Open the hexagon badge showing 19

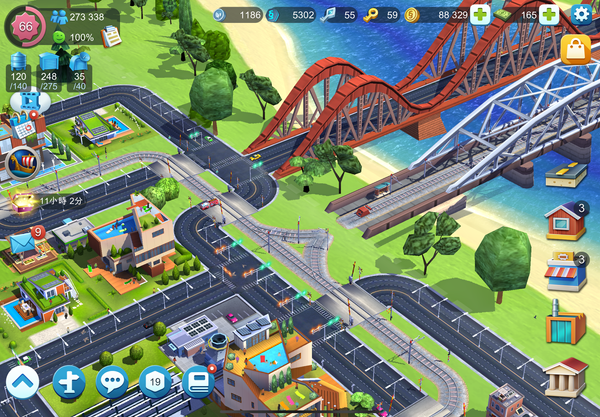(155, 382)
